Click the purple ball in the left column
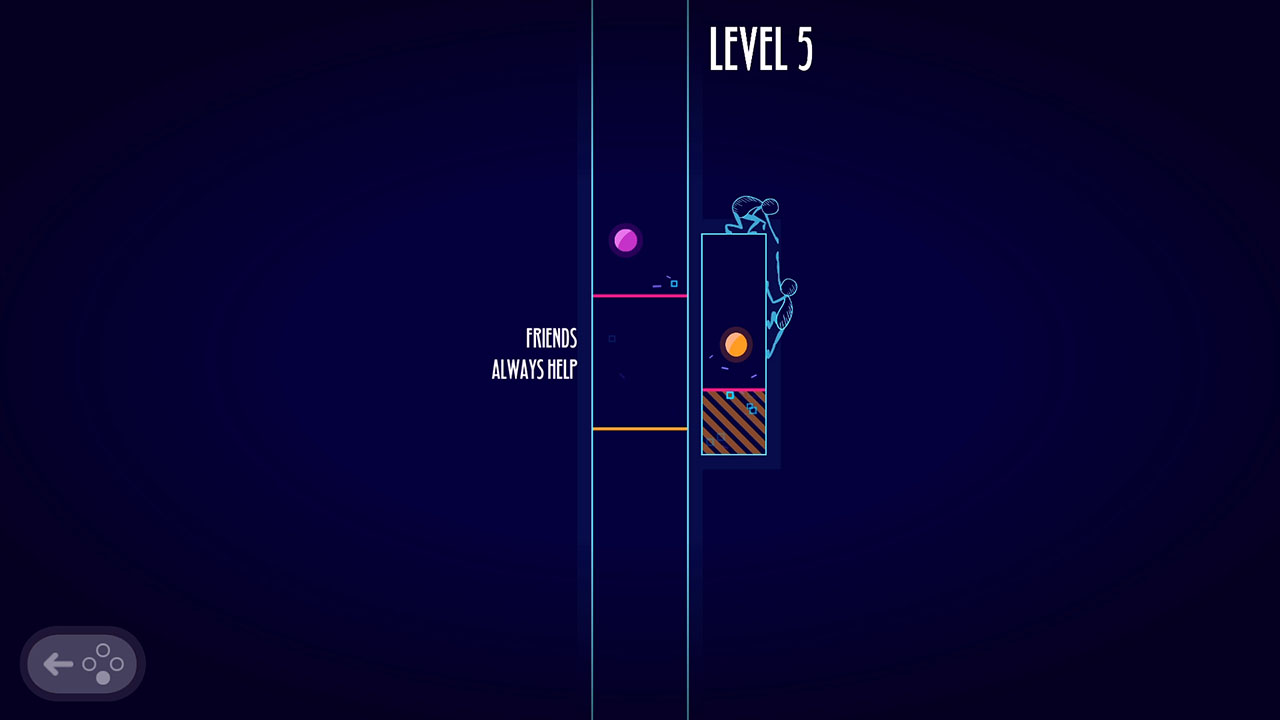1280x720 pixels. pos(625,238)
